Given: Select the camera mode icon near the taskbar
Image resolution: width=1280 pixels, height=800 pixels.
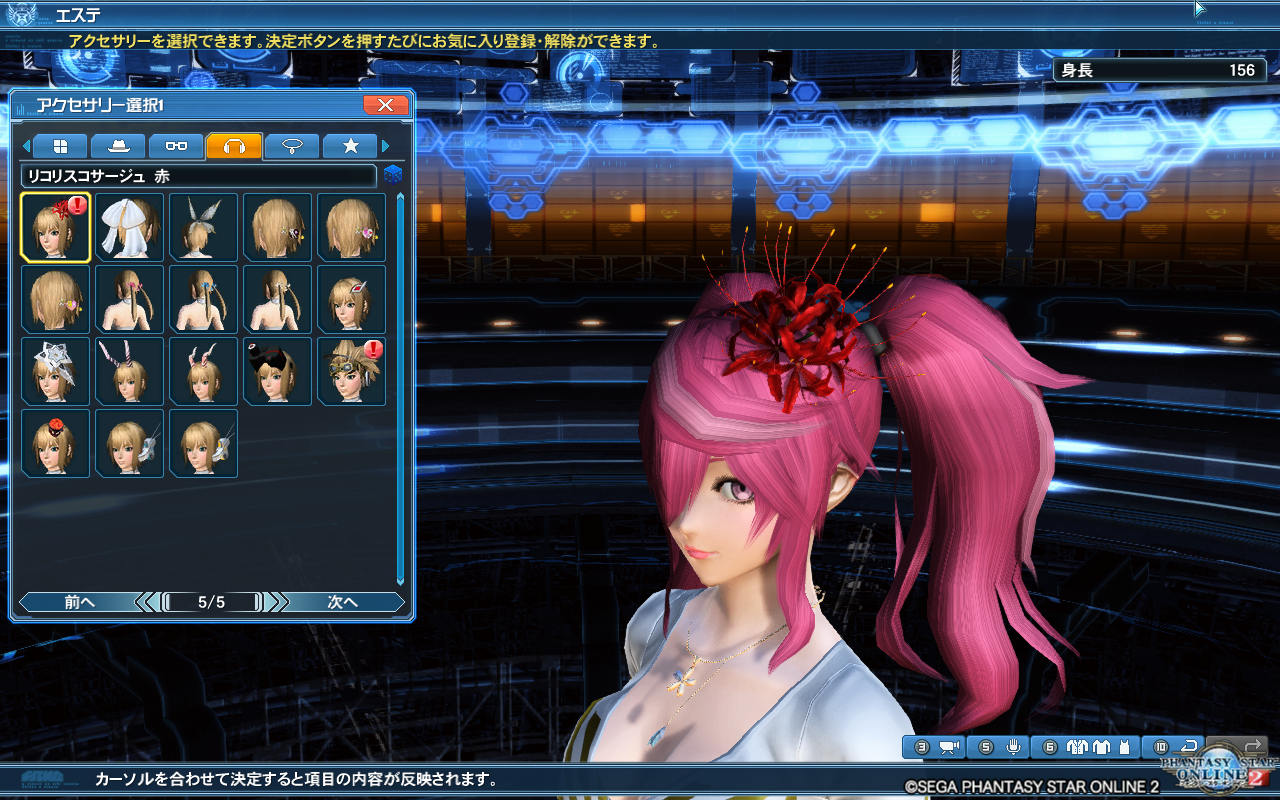Looking at the screenshot, I should [948, 747].
